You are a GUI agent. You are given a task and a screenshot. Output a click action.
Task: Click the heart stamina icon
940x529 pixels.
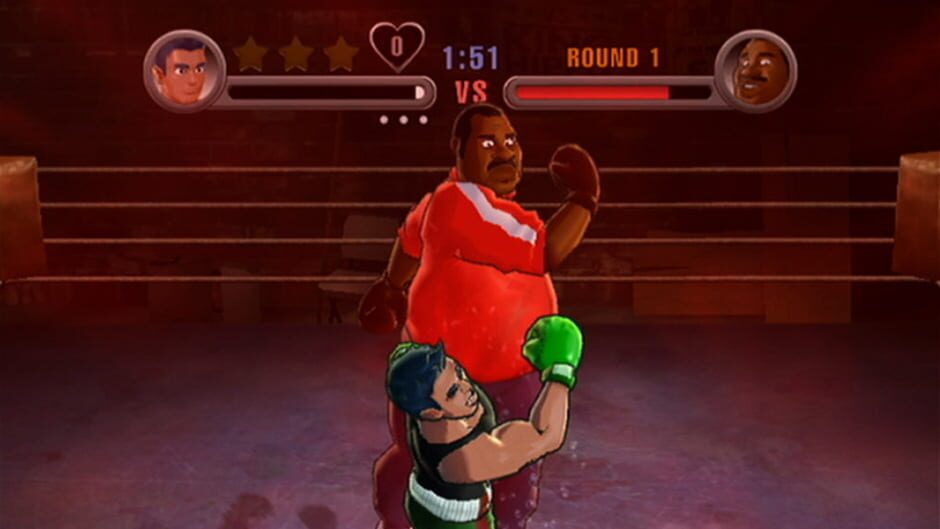point(396,46)
